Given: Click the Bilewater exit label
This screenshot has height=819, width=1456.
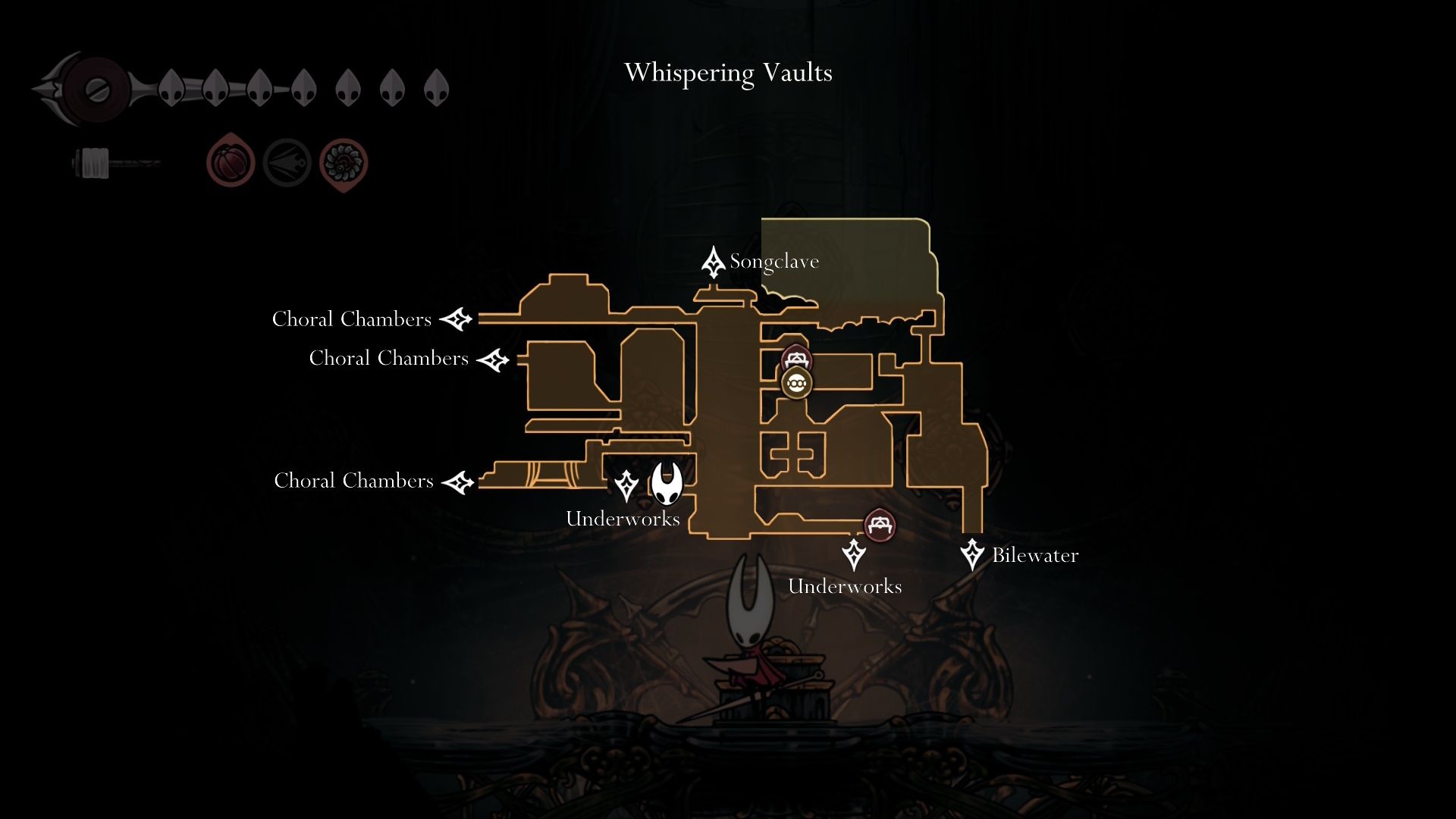Looking at the screenshot, I should [1034, 556].
